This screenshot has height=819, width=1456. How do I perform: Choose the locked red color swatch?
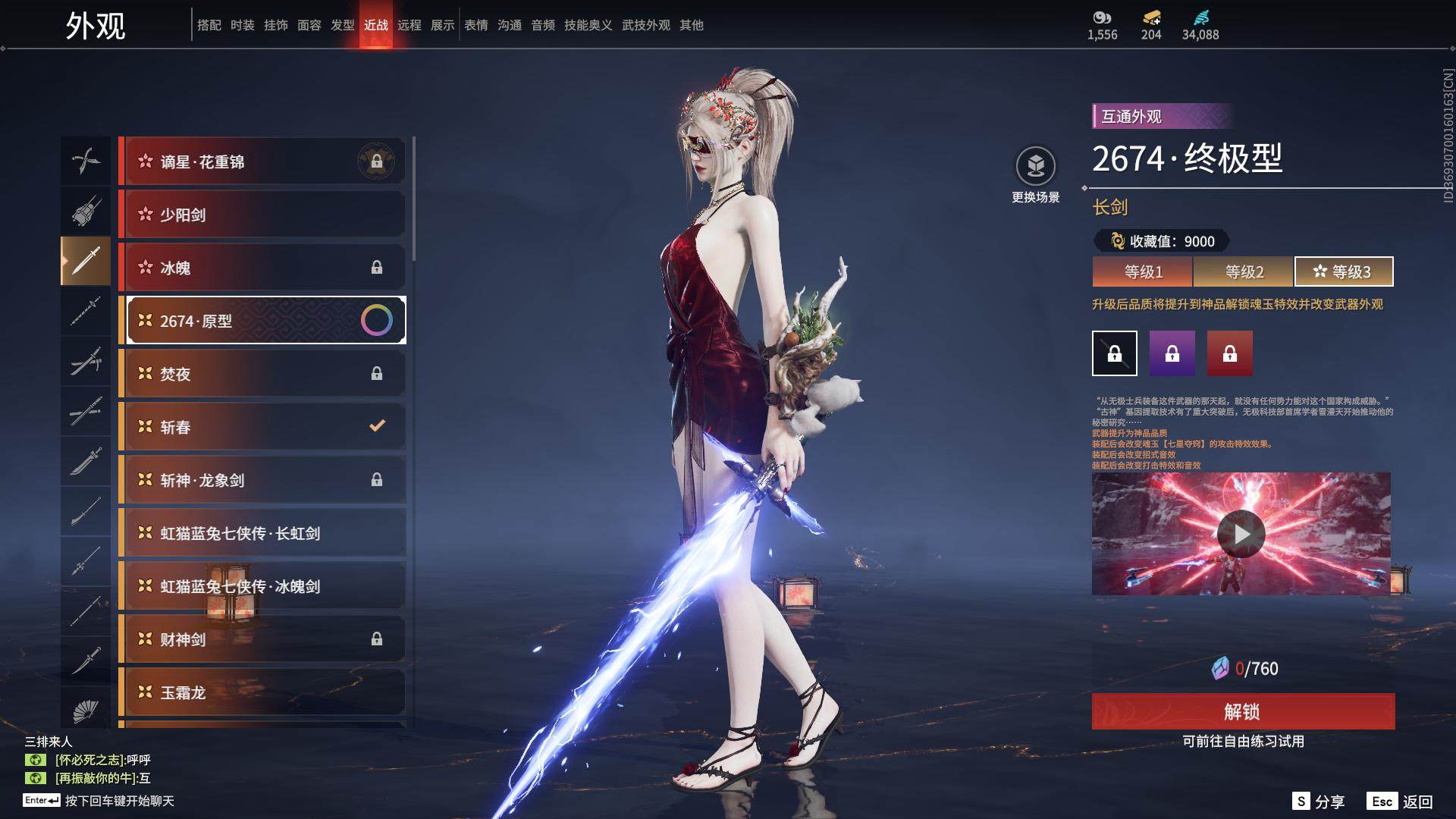1229,353
